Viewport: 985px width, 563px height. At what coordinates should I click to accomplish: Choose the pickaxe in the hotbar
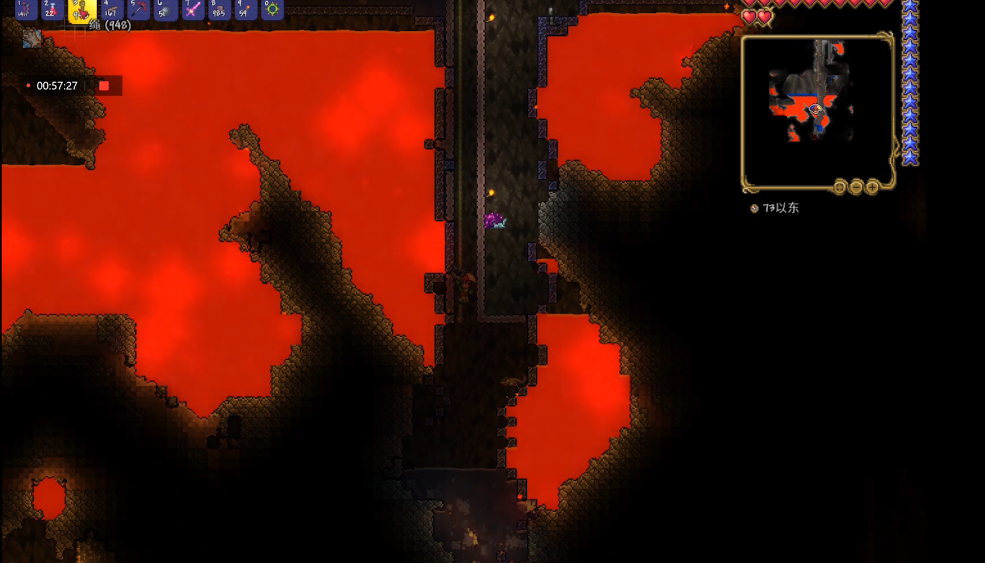pos(138,10)
